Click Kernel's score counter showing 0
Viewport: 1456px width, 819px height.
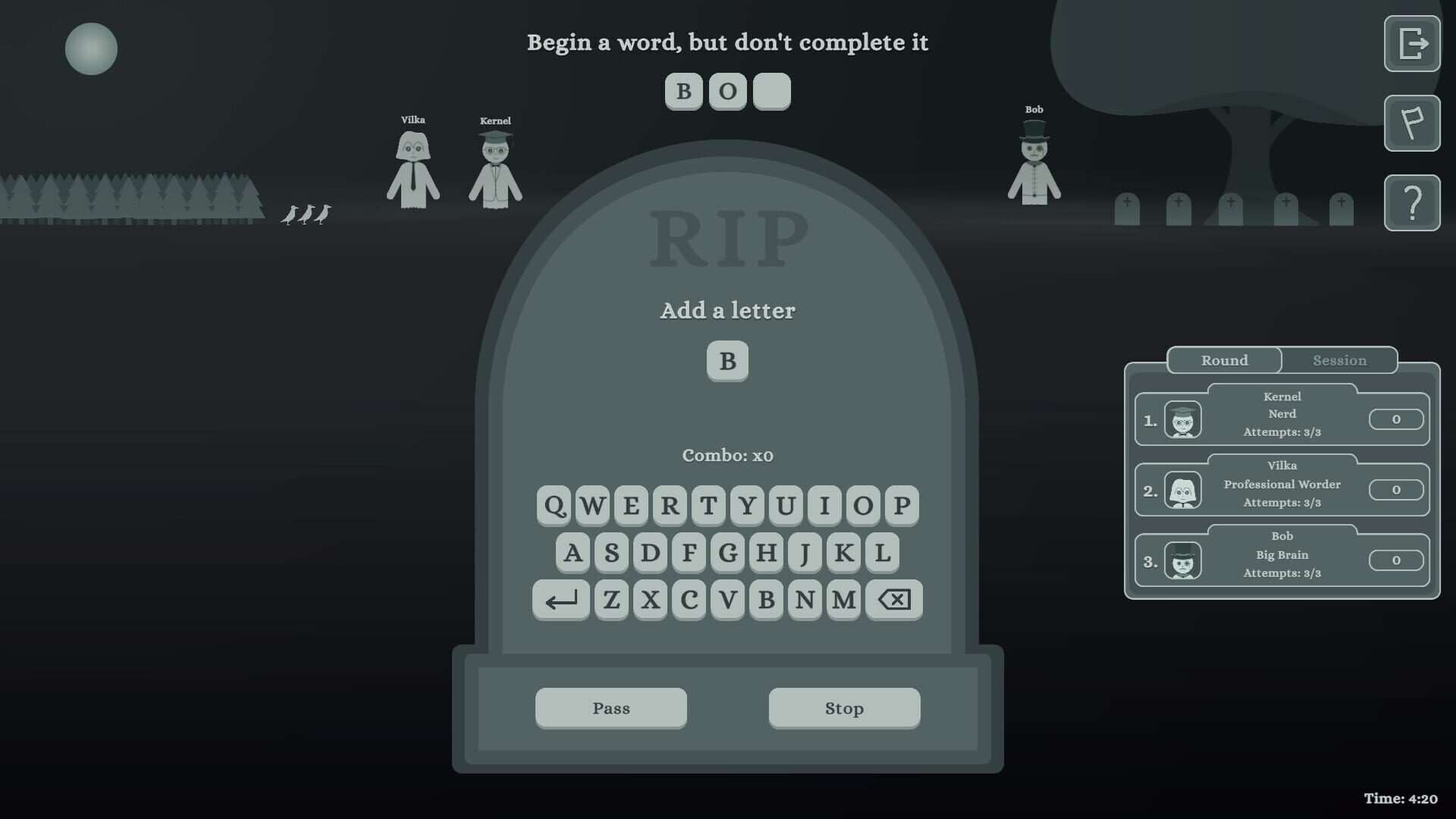click(x=1395, y=419)
